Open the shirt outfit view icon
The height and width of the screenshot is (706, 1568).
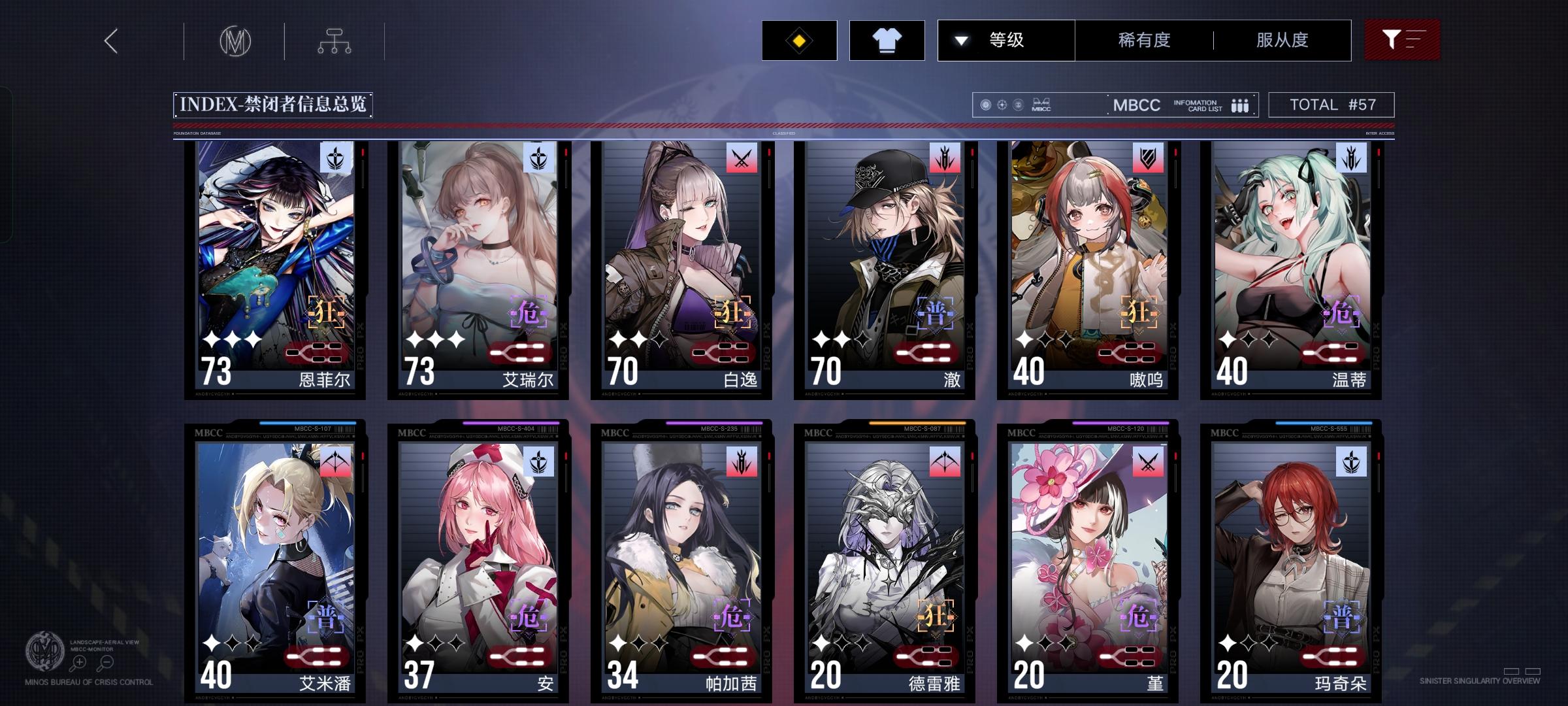tap(887, 40)
